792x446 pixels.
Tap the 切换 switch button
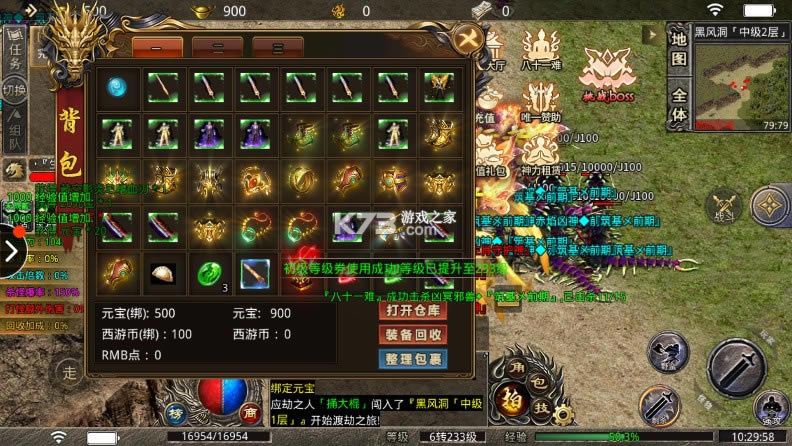[x=14, y=91]
